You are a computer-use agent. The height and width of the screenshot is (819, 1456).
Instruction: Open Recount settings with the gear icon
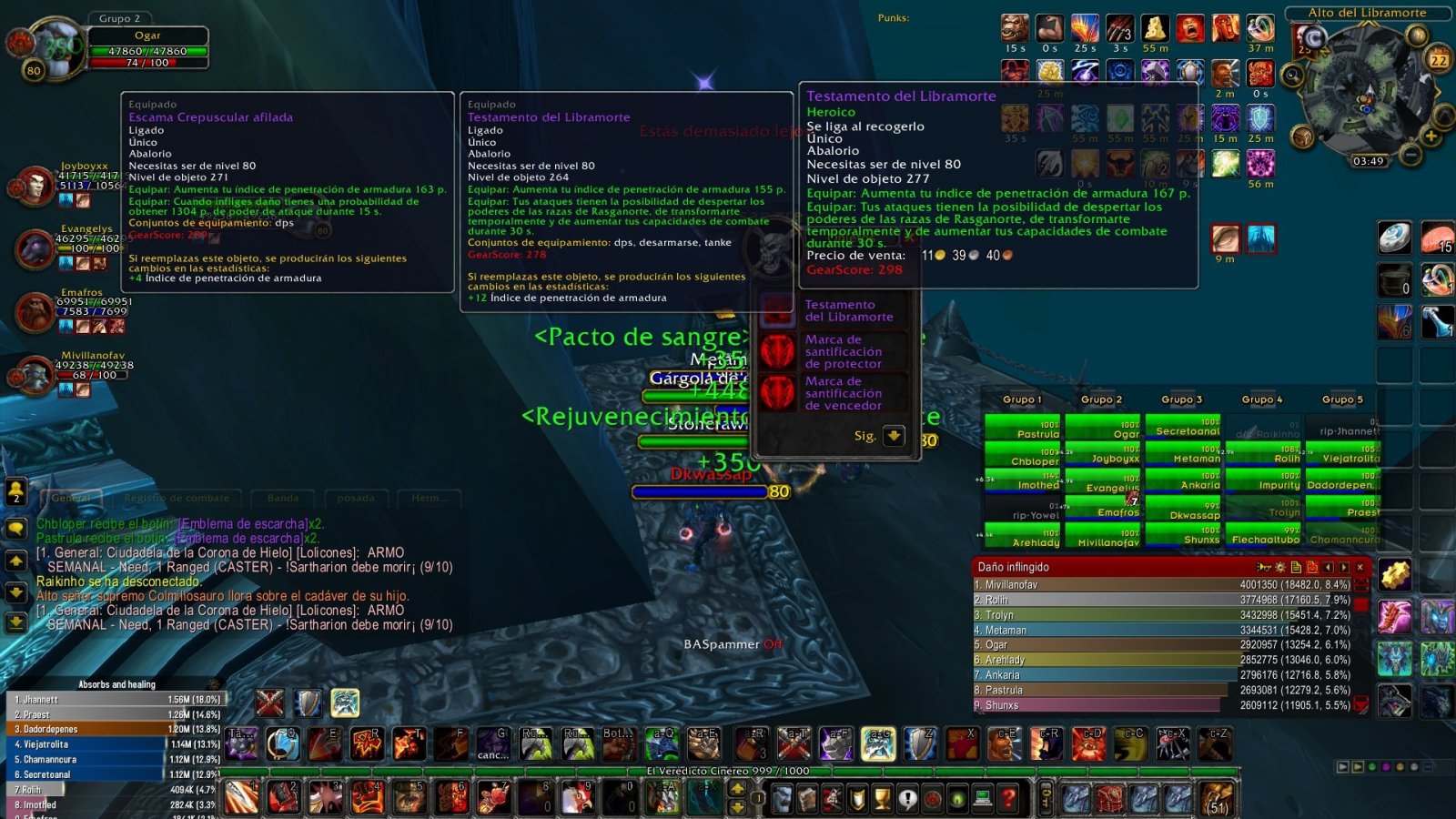(1280, 568)
